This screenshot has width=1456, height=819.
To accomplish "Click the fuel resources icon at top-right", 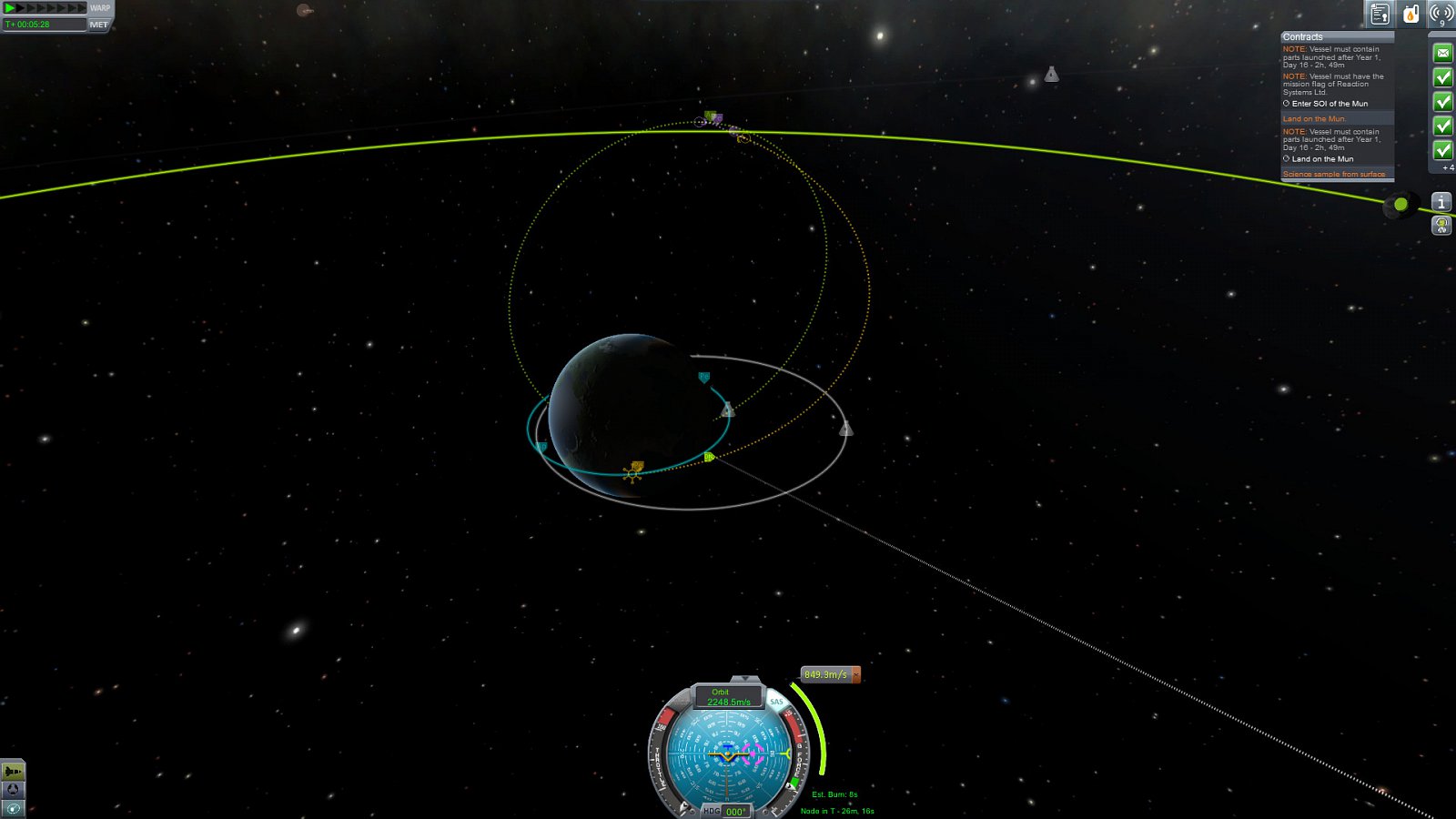I will (x=1410, y=14).
